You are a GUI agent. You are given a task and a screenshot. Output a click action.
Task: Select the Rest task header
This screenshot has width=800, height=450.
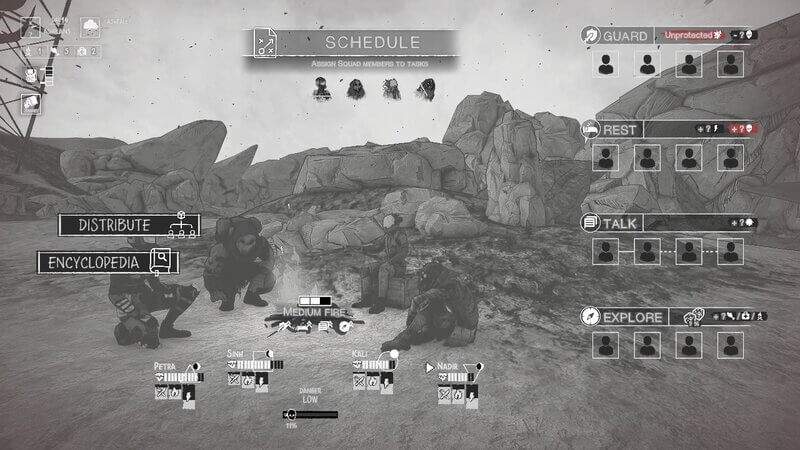[612, 130]
